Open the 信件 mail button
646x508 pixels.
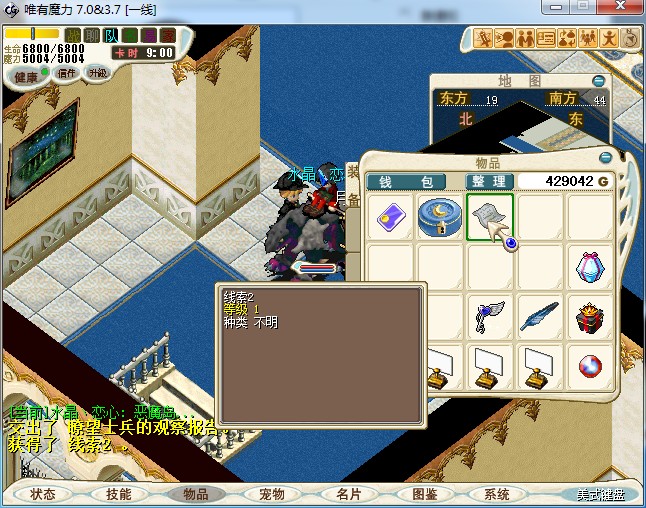pos(67,74)
